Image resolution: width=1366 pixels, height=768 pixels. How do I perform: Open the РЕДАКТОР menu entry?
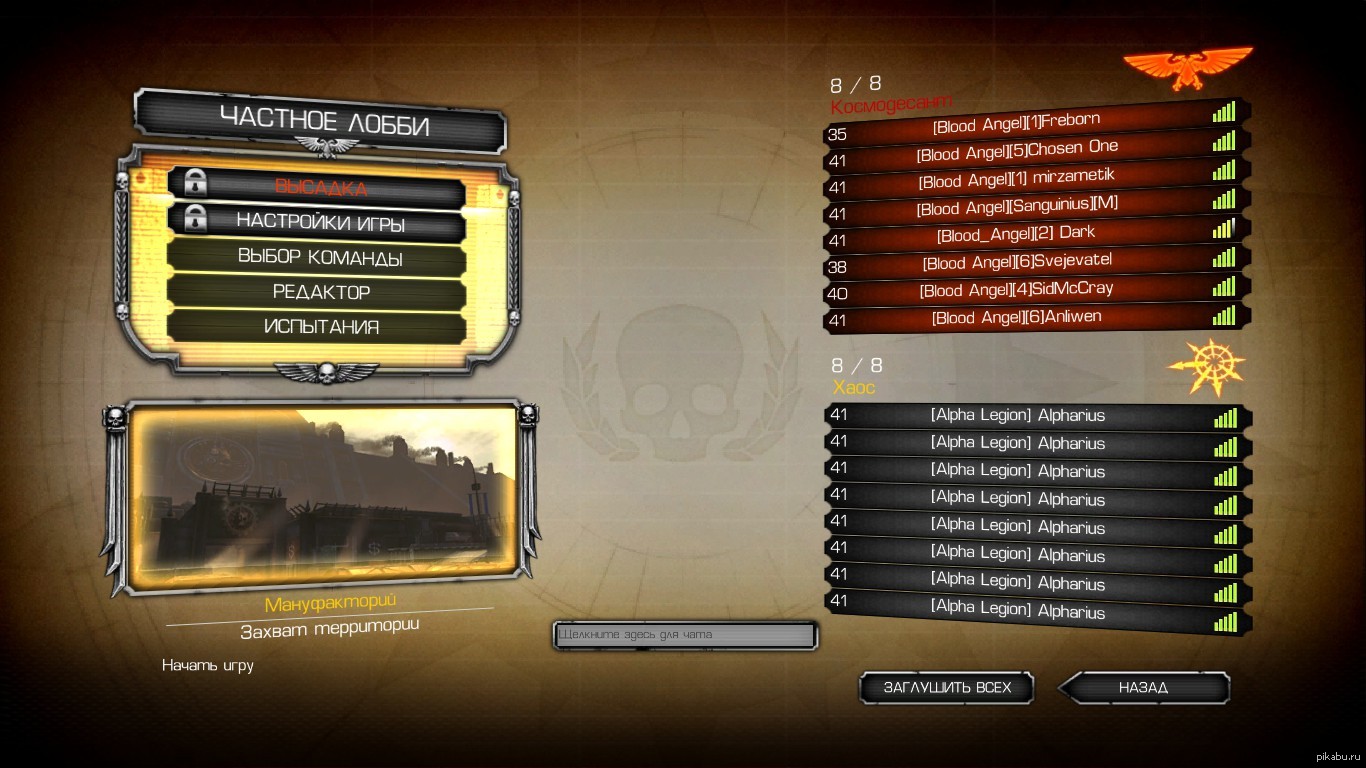[321, 292]
